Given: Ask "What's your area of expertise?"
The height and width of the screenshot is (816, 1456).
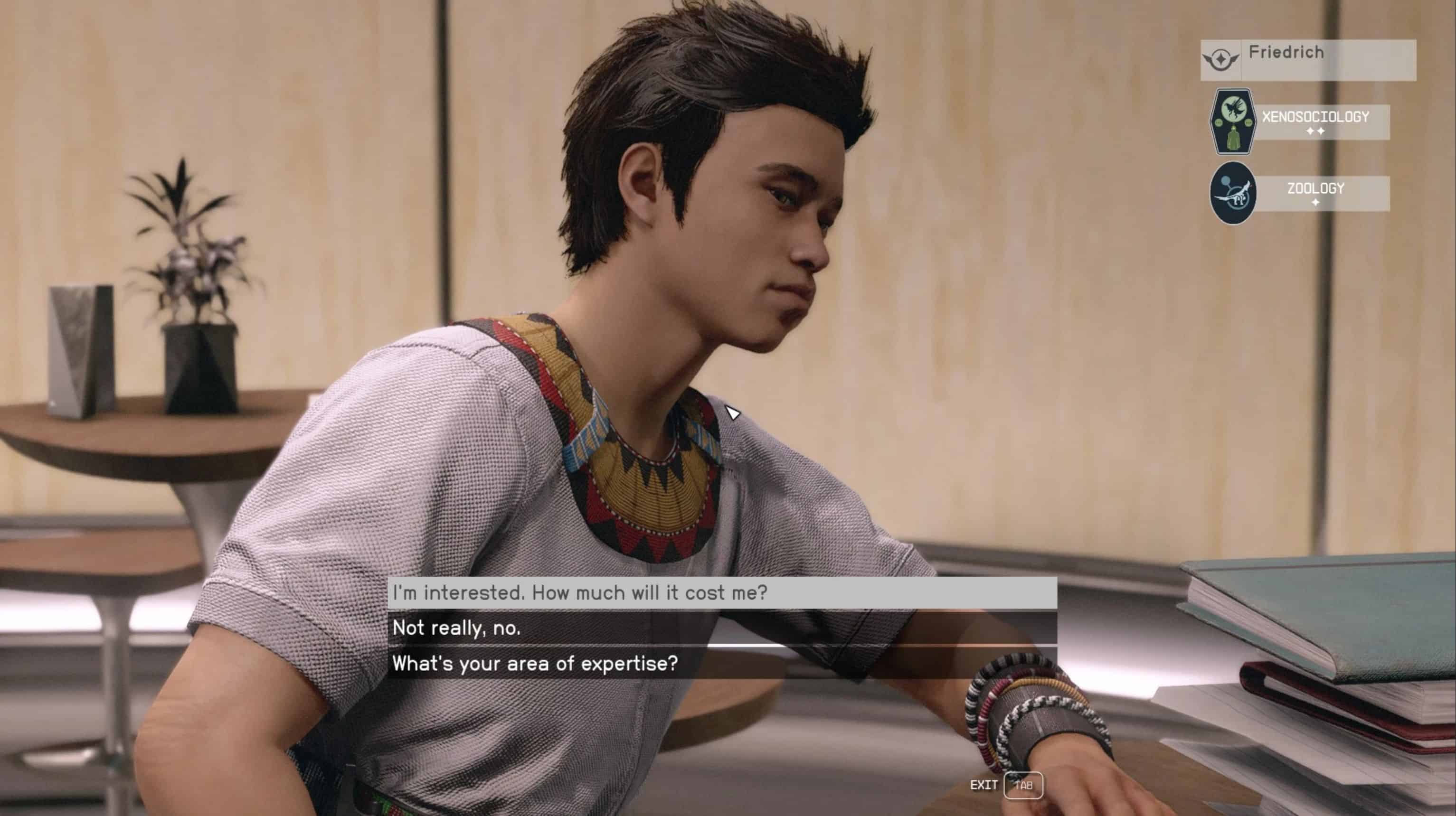Looking at the screenshot, I should pos(721,663).
